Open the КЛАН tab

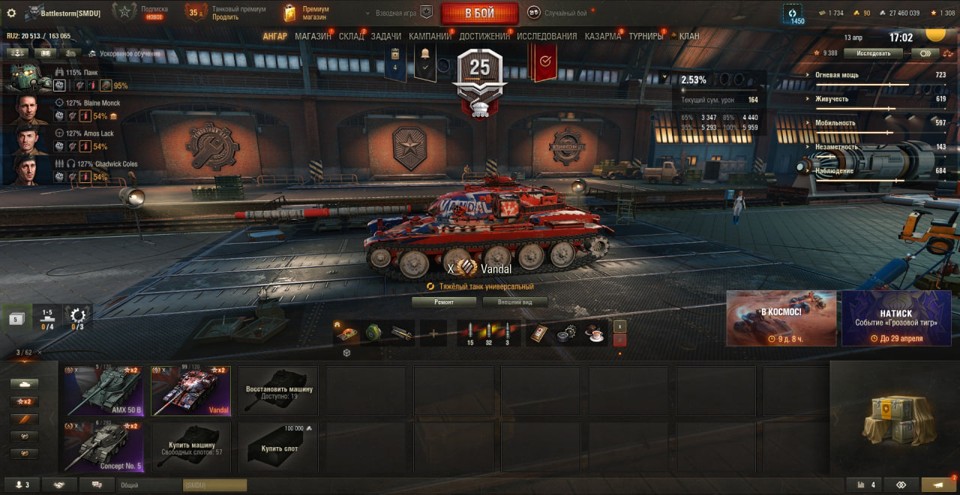pyautogui.click(x=689, y=36)
